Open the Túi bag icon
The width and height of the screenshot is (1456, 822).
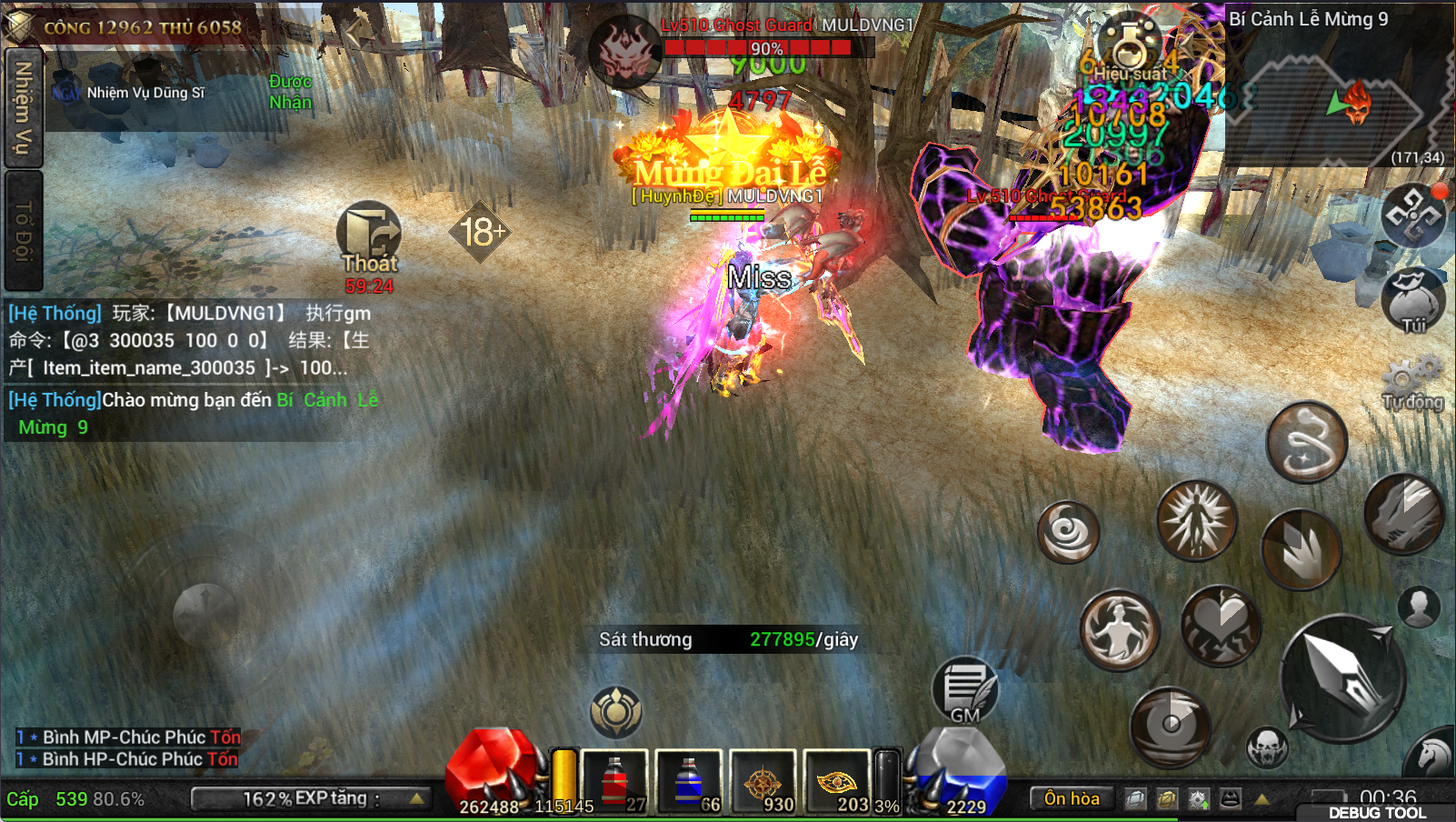1413,300
